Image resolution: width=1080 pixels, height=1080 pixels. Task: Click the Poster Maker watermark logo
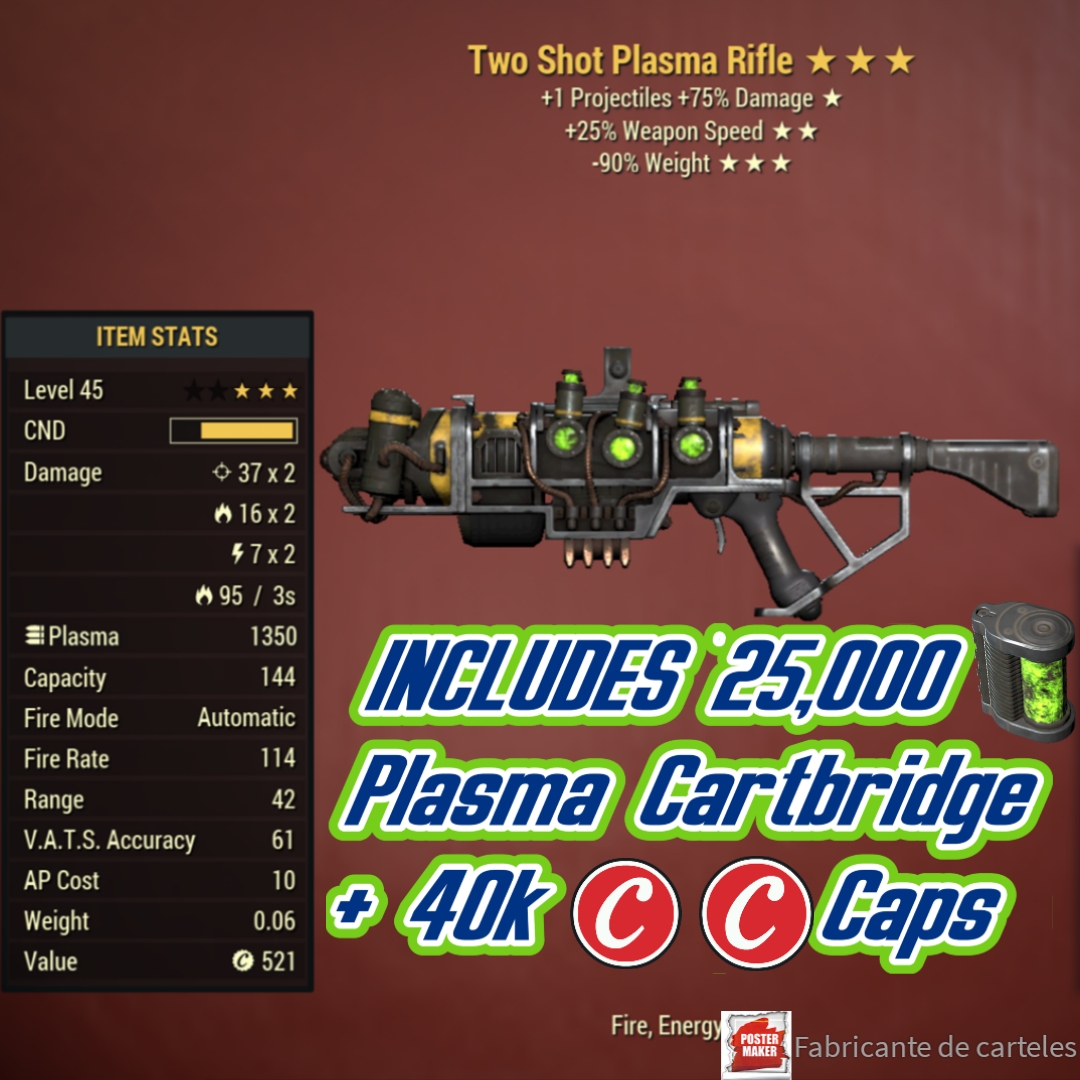(755, 1045)
